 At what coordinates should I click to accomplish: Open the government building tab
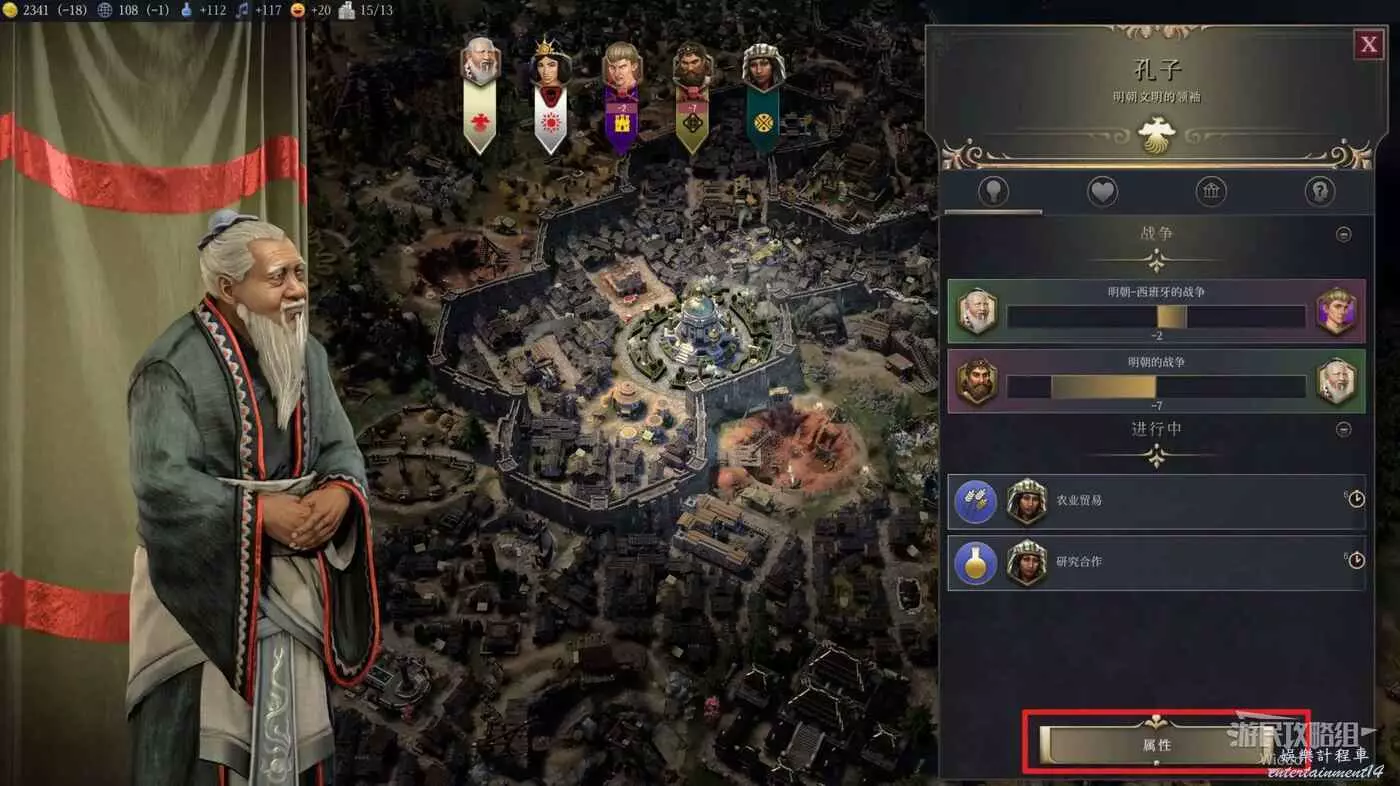tap(1211, 191)
